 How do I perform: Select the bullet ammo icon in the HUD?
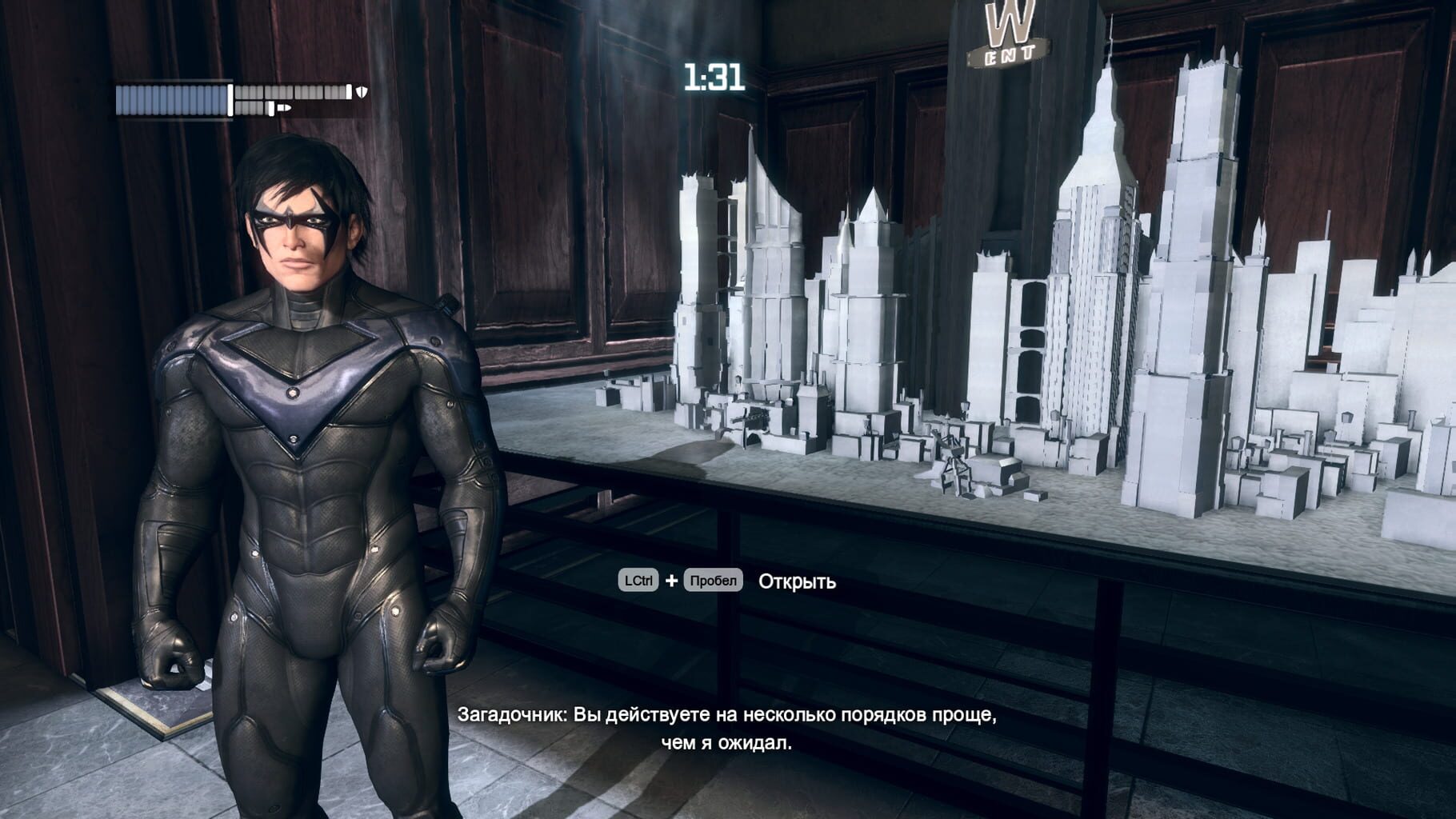click(284, 107)
